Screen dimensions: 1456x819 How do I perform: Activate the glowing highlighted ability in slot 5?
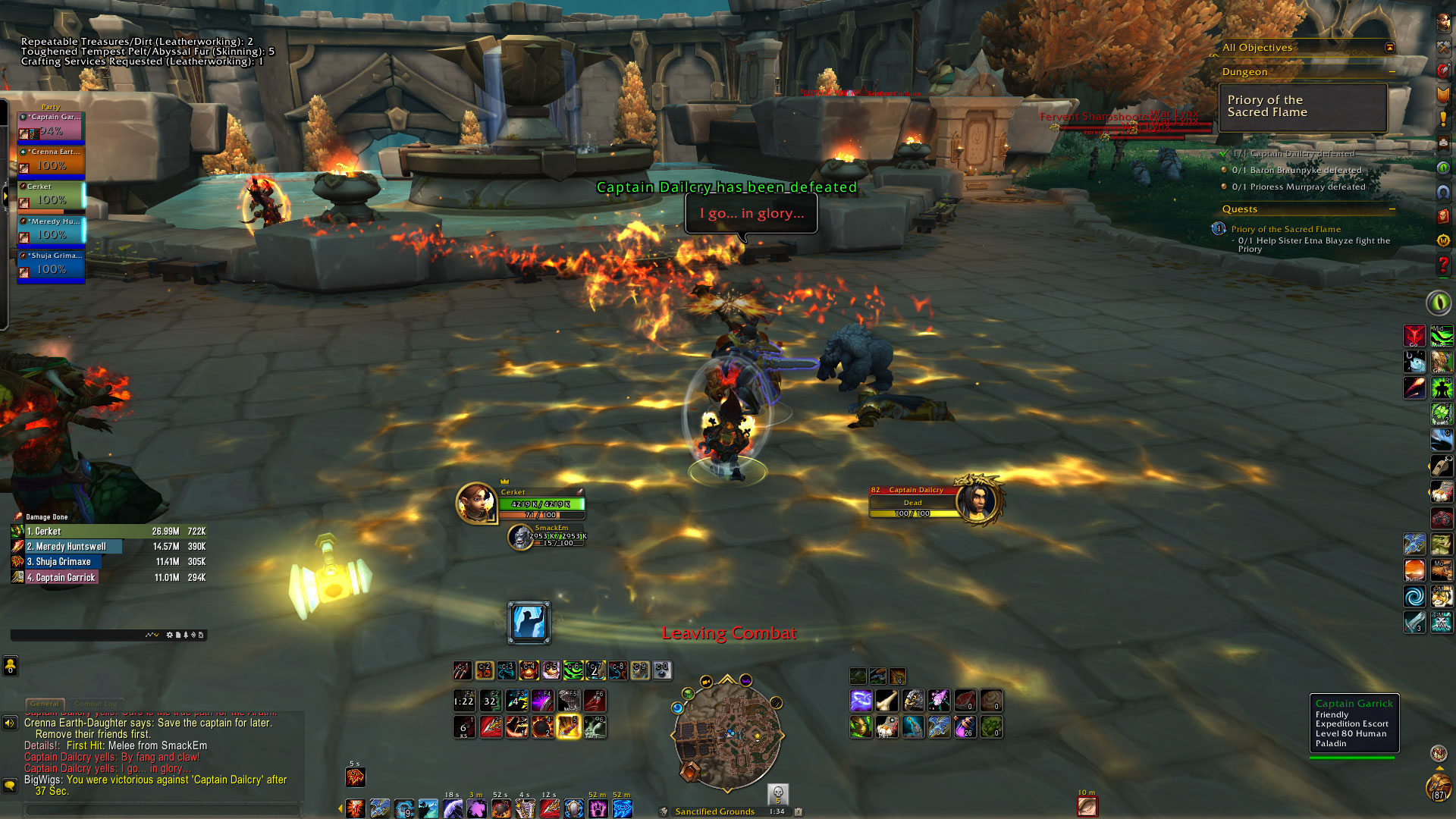tap(568, 727)
